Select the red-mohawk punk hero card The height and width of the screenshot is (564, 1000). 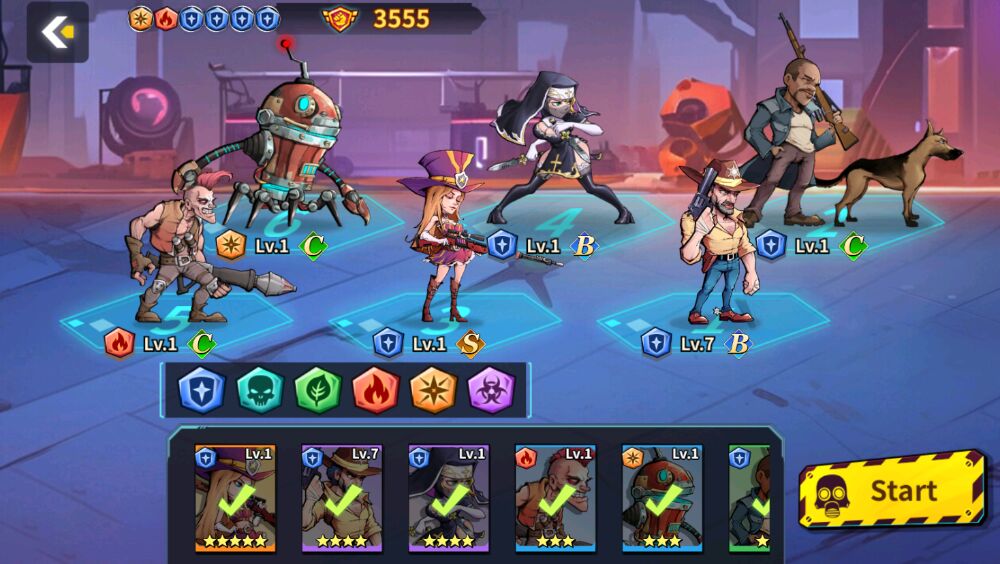(555, 498)
